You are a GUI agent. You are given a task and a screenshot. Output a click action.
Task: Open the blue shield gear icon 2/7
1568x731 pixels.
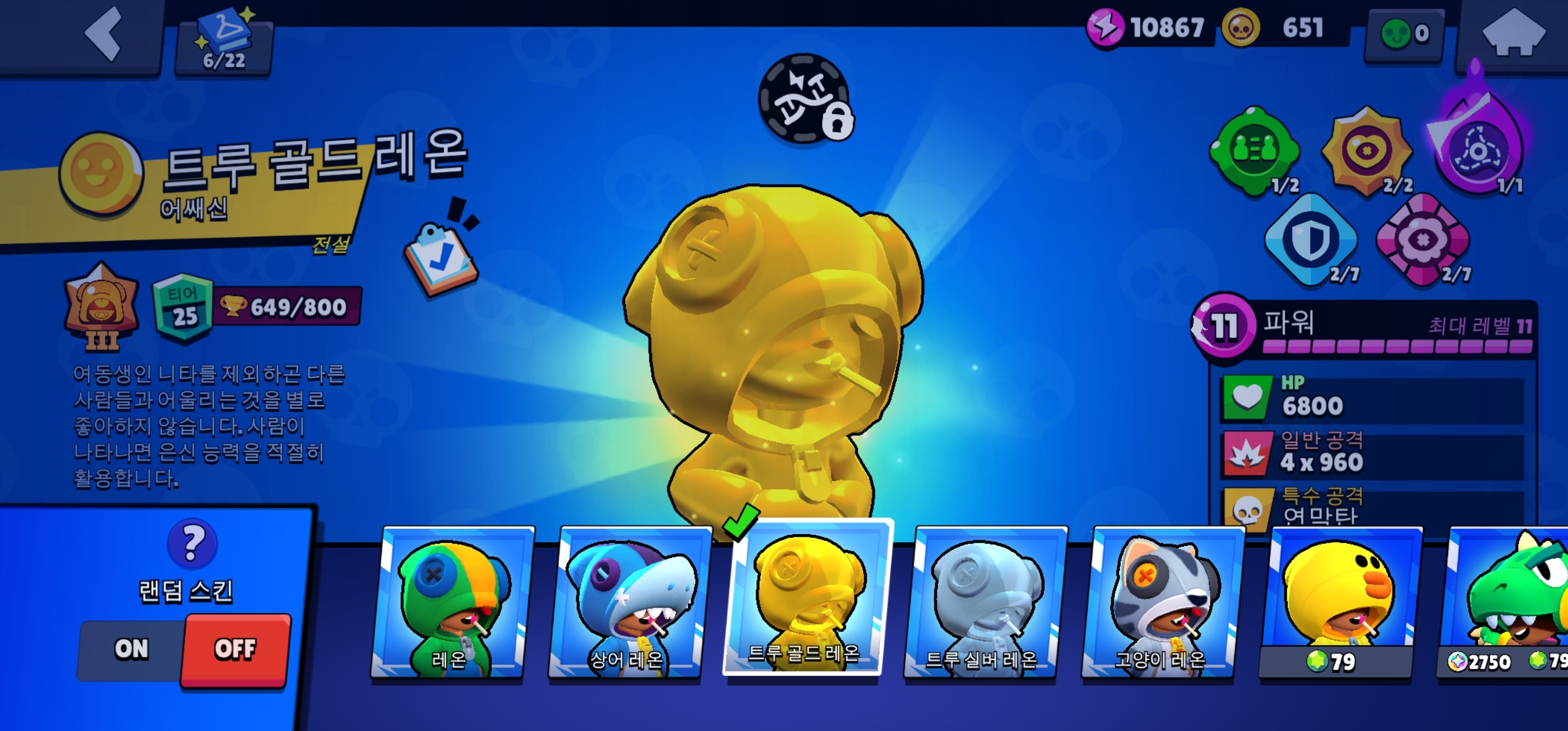click(x=1311, y=239)
